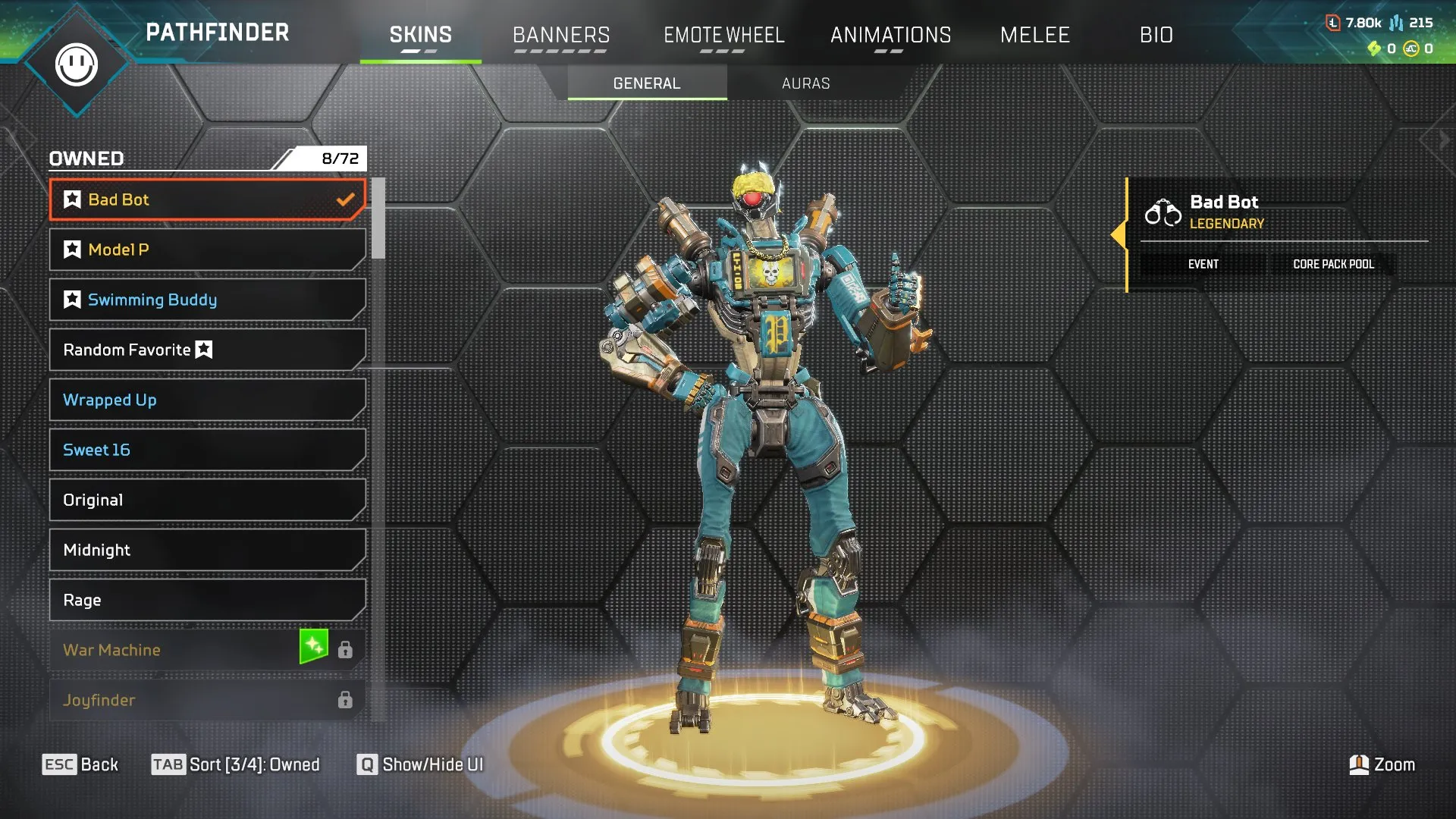Click the Legend Tokens icon showing 7.80k
Viewport: 1456px width, 819px height.
[1333, 21]
